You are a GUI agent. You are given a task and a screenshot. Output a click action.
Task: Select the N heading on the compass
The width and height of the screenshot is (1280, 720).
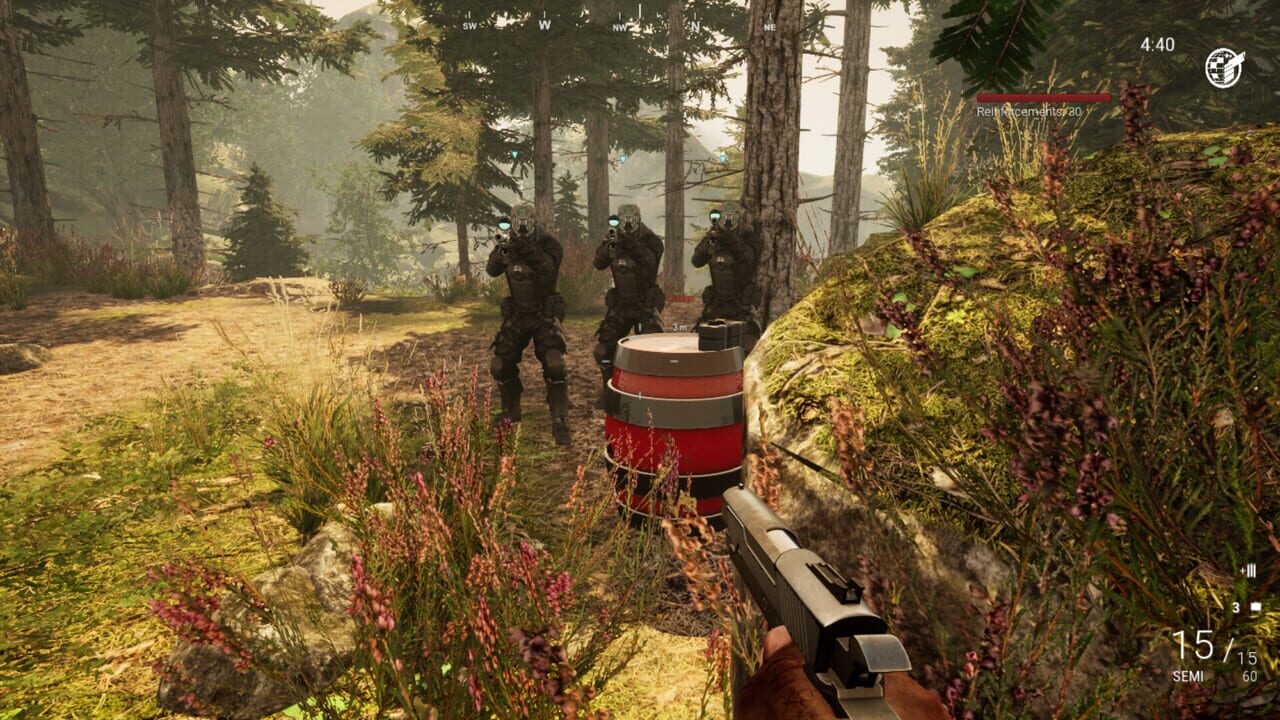click(694, 25)
